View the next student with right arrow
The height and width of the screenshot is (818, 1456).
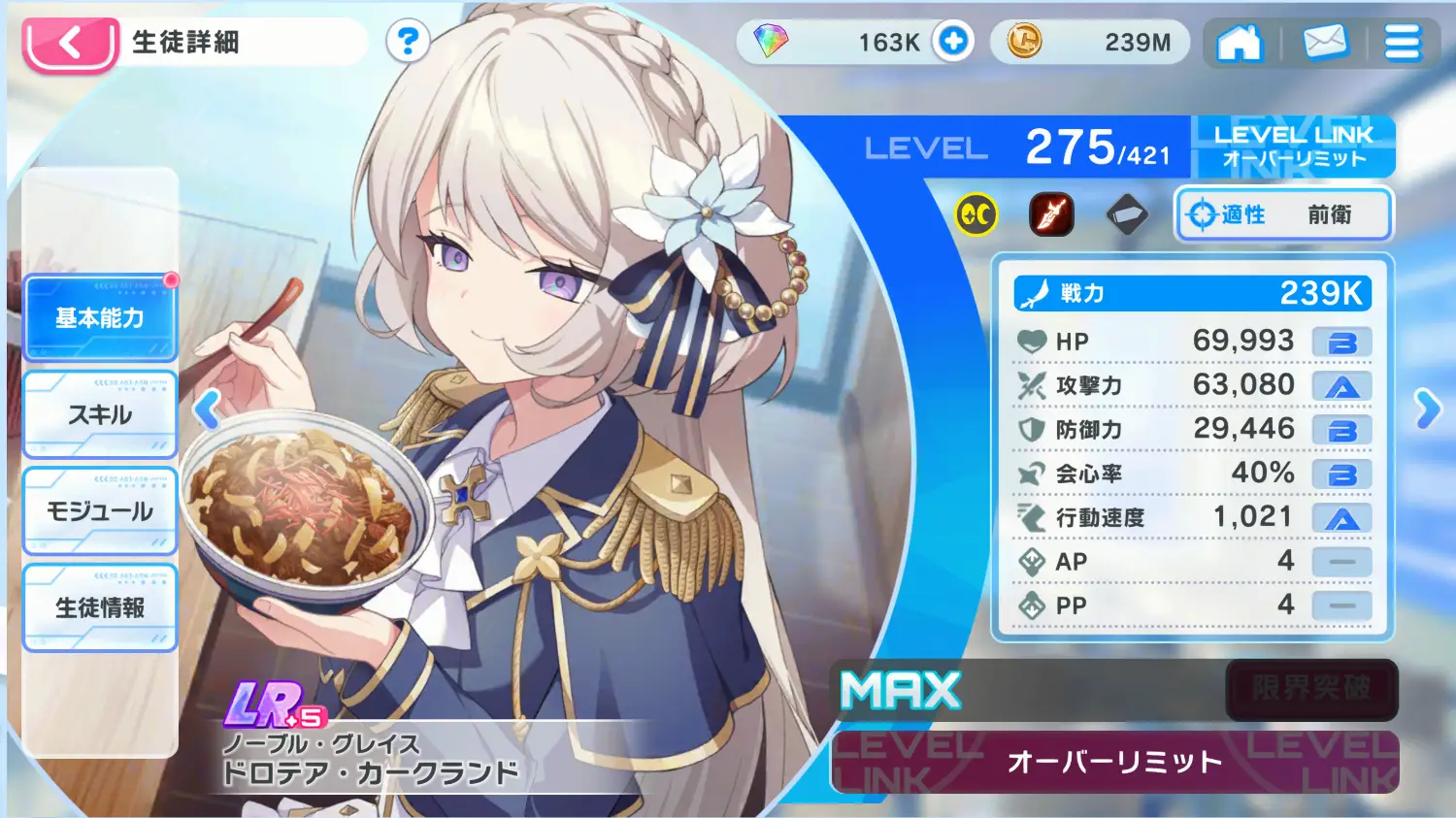click(1427, 409)
